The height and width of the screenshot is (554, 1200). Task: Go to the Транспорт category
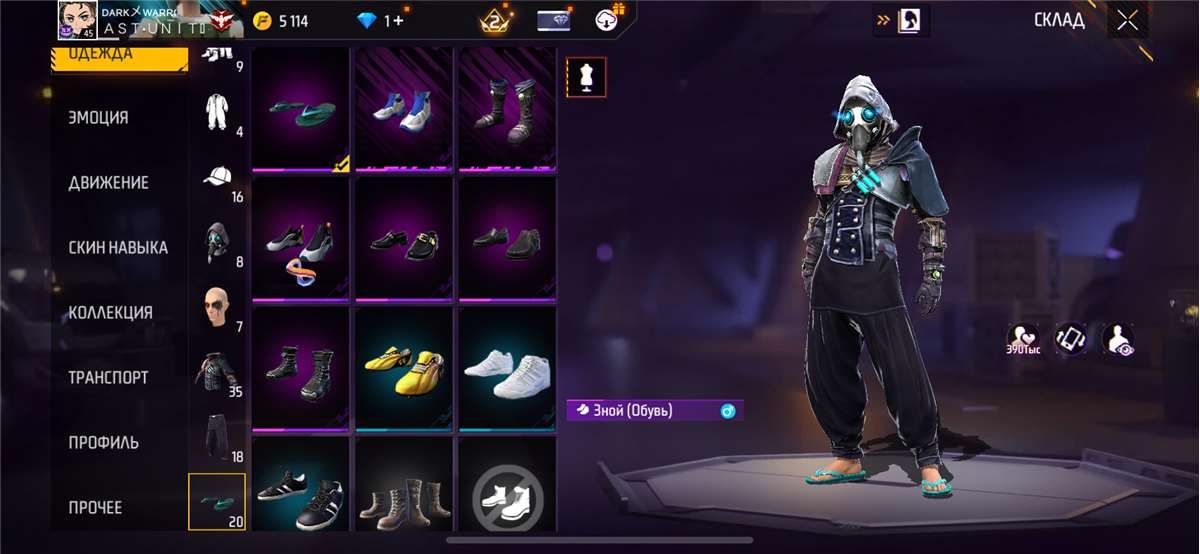click(108, 377)
